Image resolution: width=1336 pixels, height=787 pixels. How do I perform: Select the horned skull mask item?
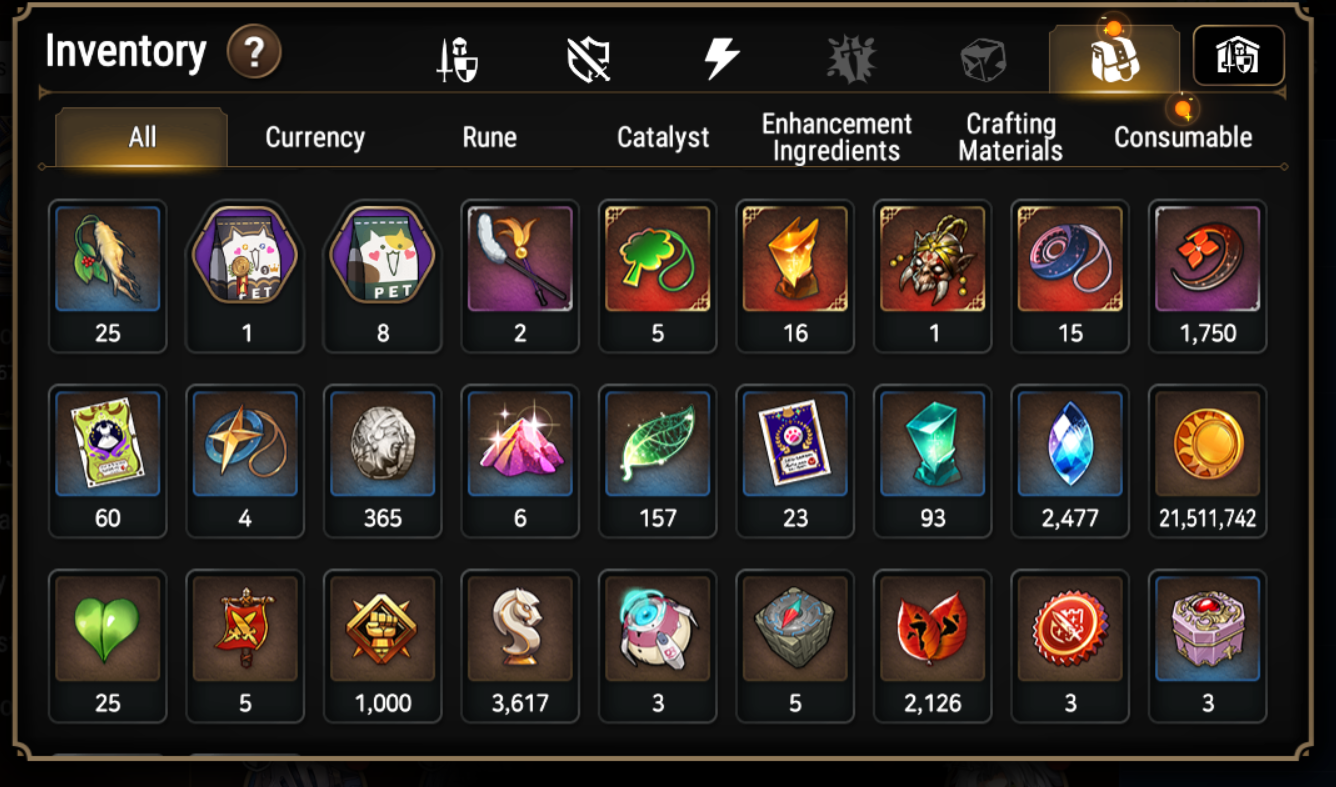933,260
